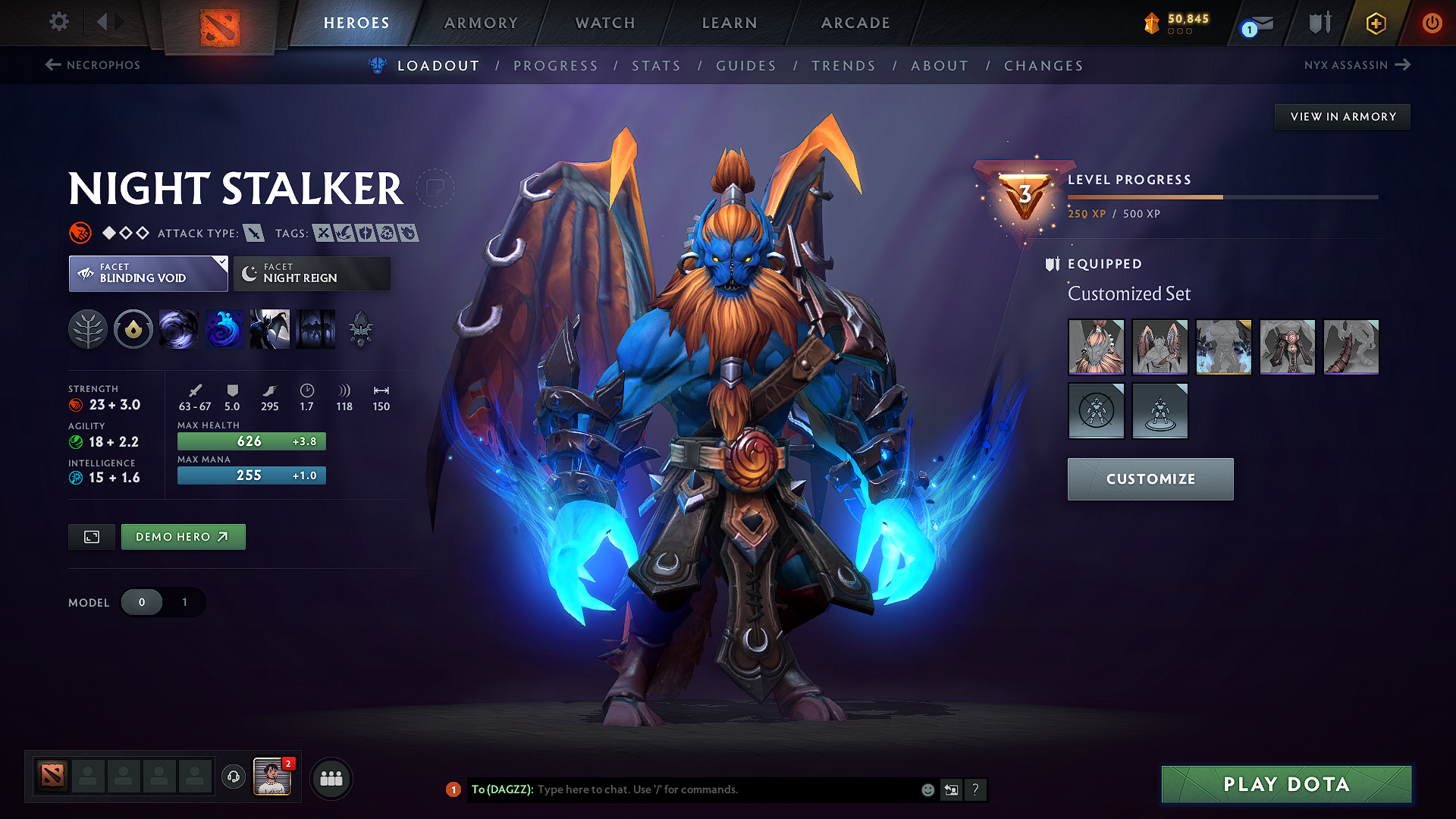Click the power button to exit Dota
Screen dimensions: 1456x819
pos(1432,23)
